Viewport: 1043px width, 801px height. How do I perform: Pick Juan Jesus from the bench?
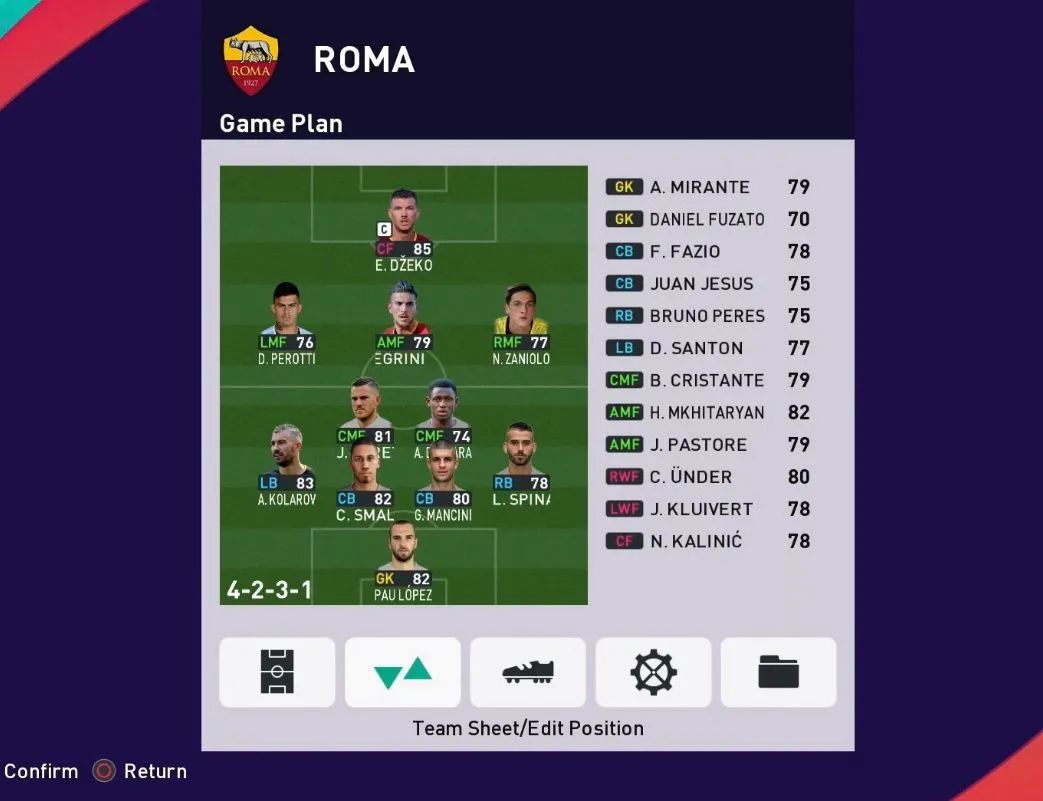707,283
